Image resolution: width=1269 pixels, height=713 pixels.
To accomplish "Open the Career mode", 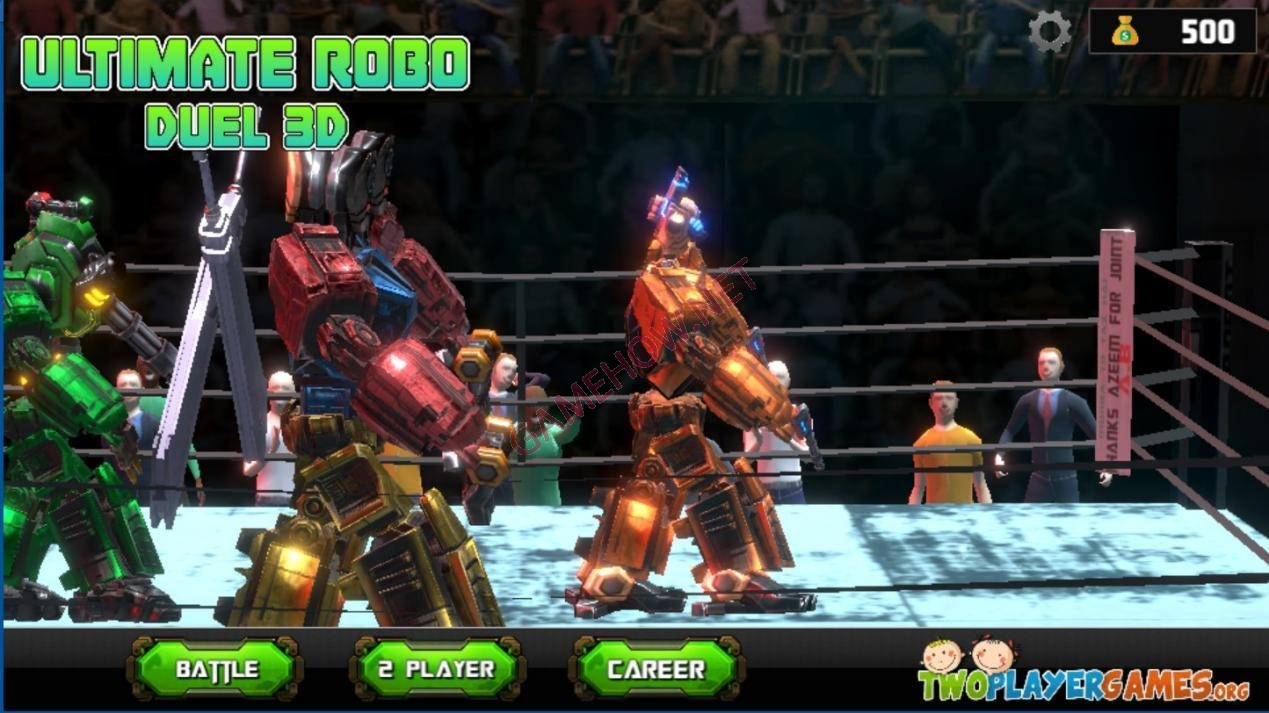I will pos(656,669).
